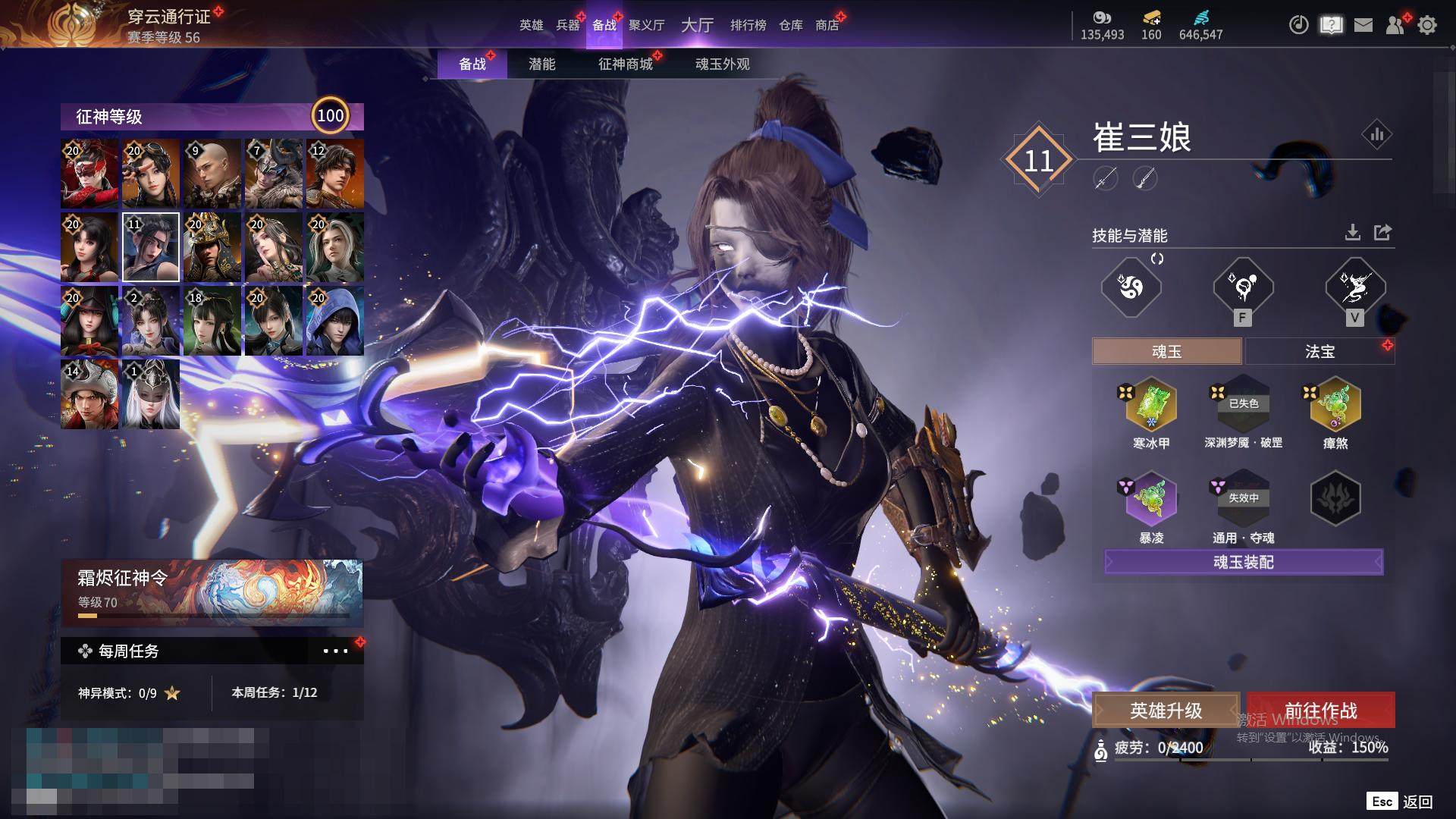This screenshot has height=819, width=1456.
Task: Select the 瘴煞 soul jade slot
Action: pos(1335,405)
